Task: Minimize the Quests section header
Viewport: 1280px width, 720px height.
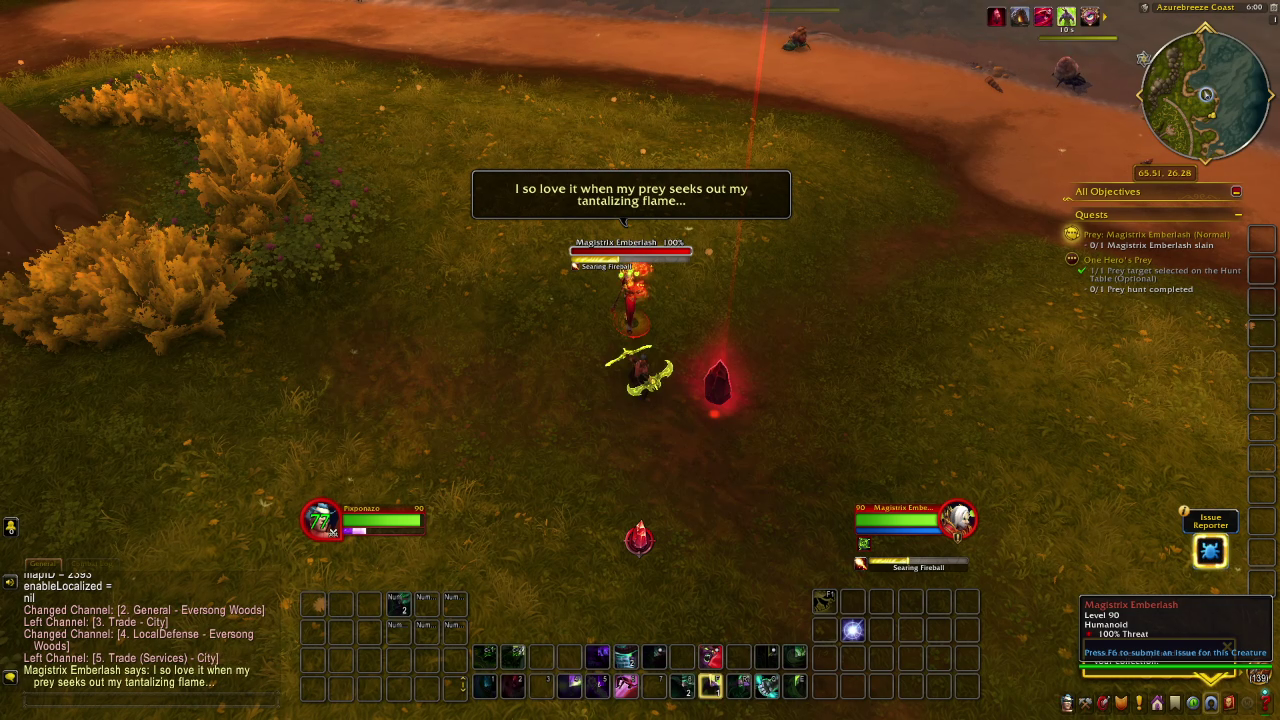Action: pos(1238,215)
